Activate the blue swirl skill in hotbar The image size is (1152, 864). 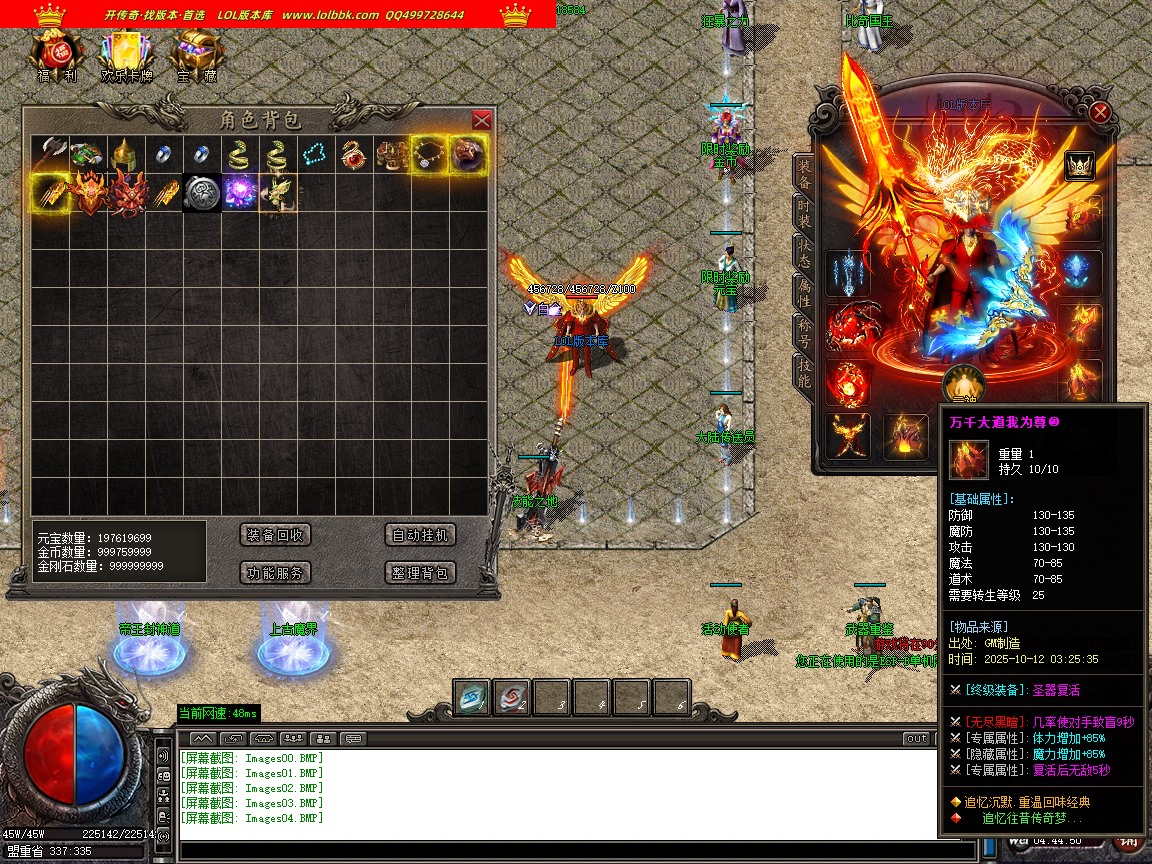pos(472,698)
